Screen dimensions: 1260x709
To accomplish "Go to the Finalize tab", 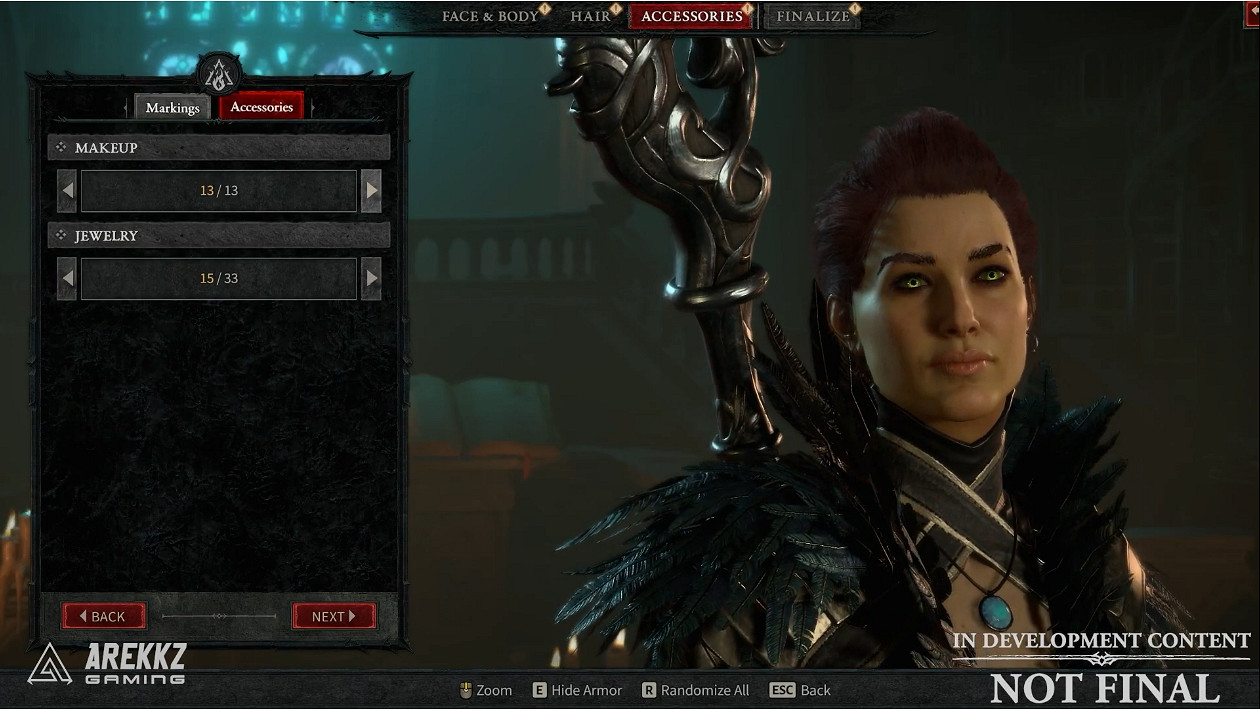I will pyautogui.click(x=812, y=17).
